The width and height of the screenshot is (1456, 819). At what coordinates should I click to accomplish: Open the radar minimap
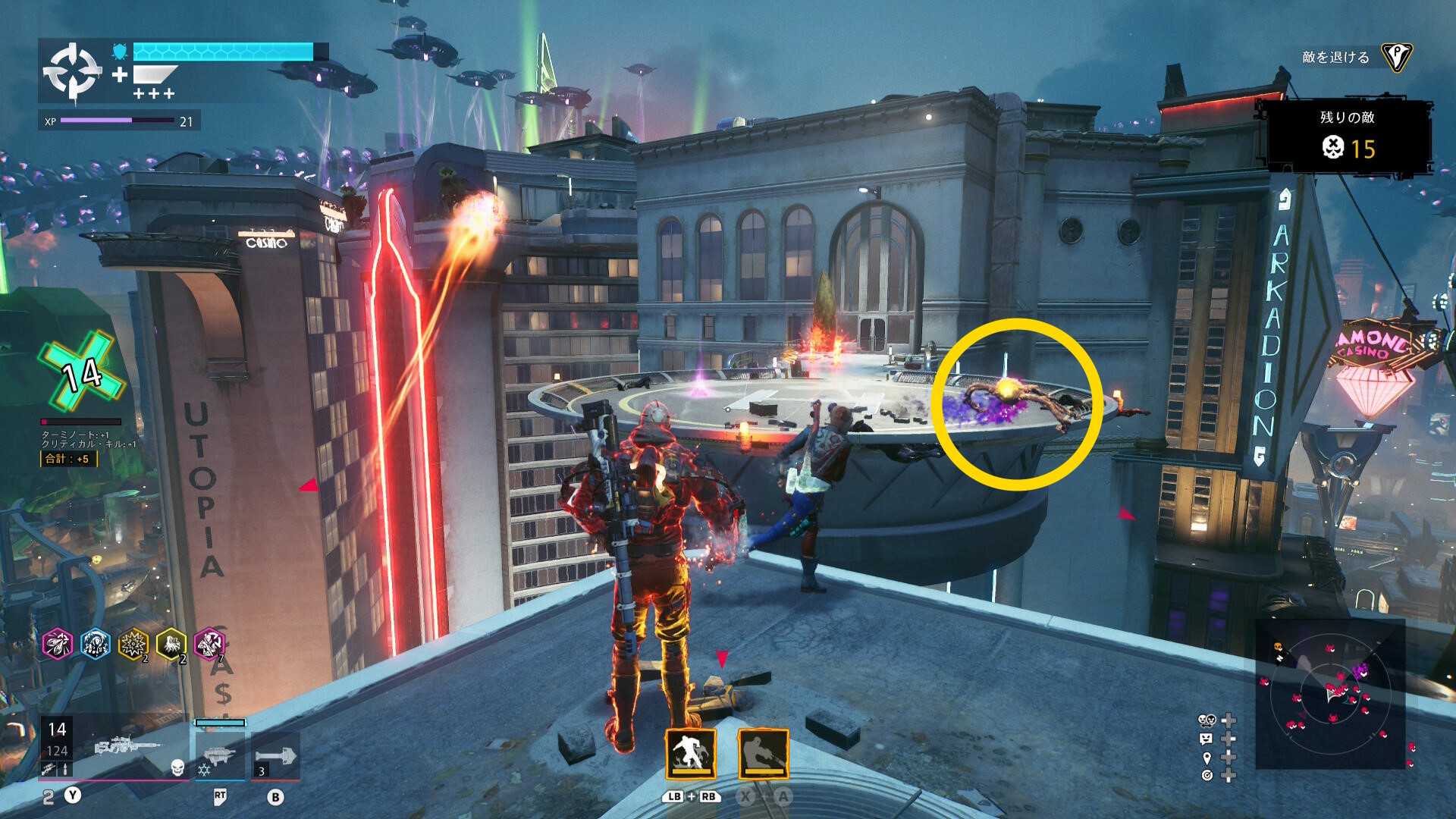tap(1330, 694)
